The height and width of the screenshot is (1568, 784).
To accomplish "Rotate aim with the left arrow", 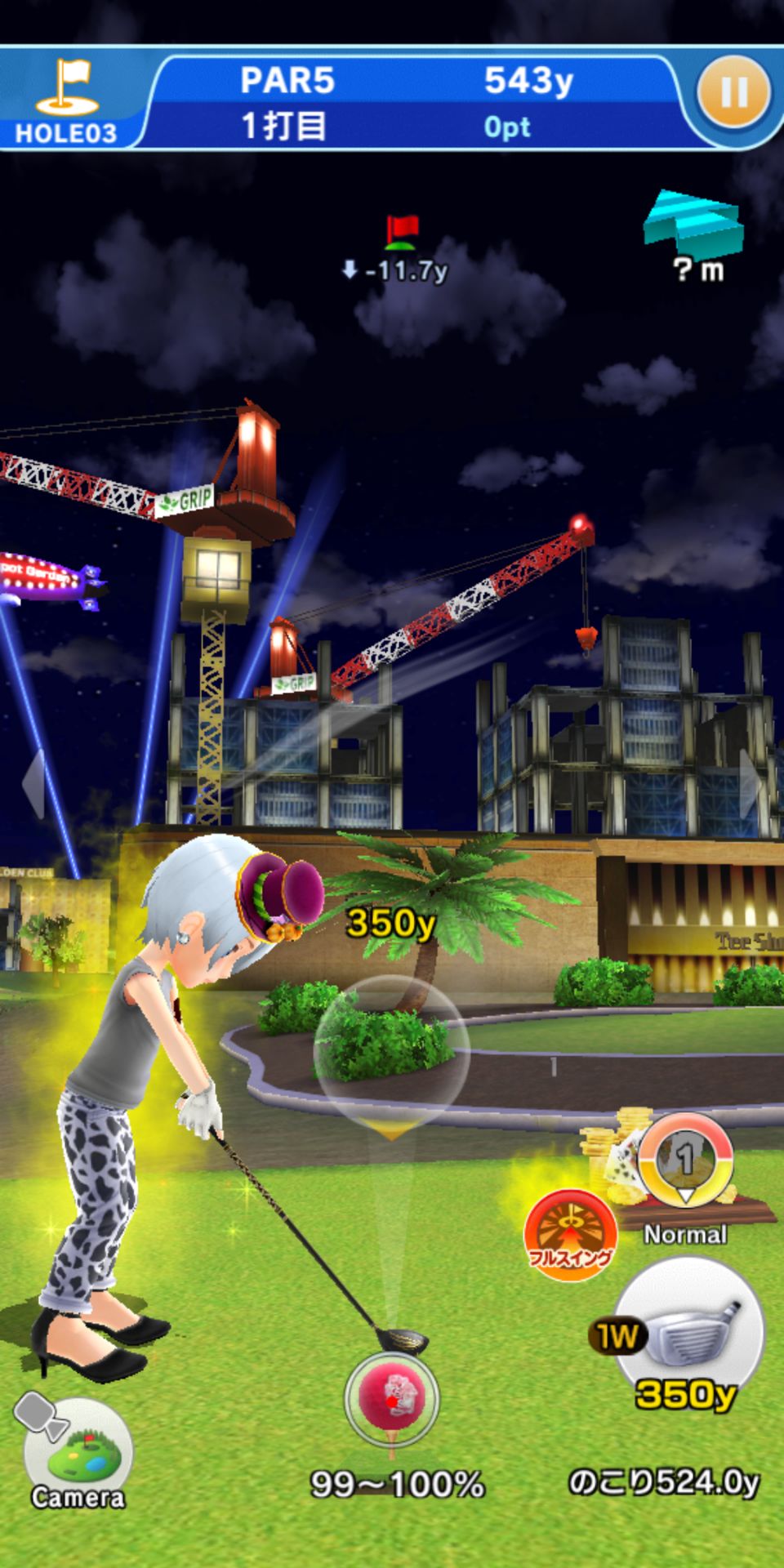I will click(x=33, y=784).
